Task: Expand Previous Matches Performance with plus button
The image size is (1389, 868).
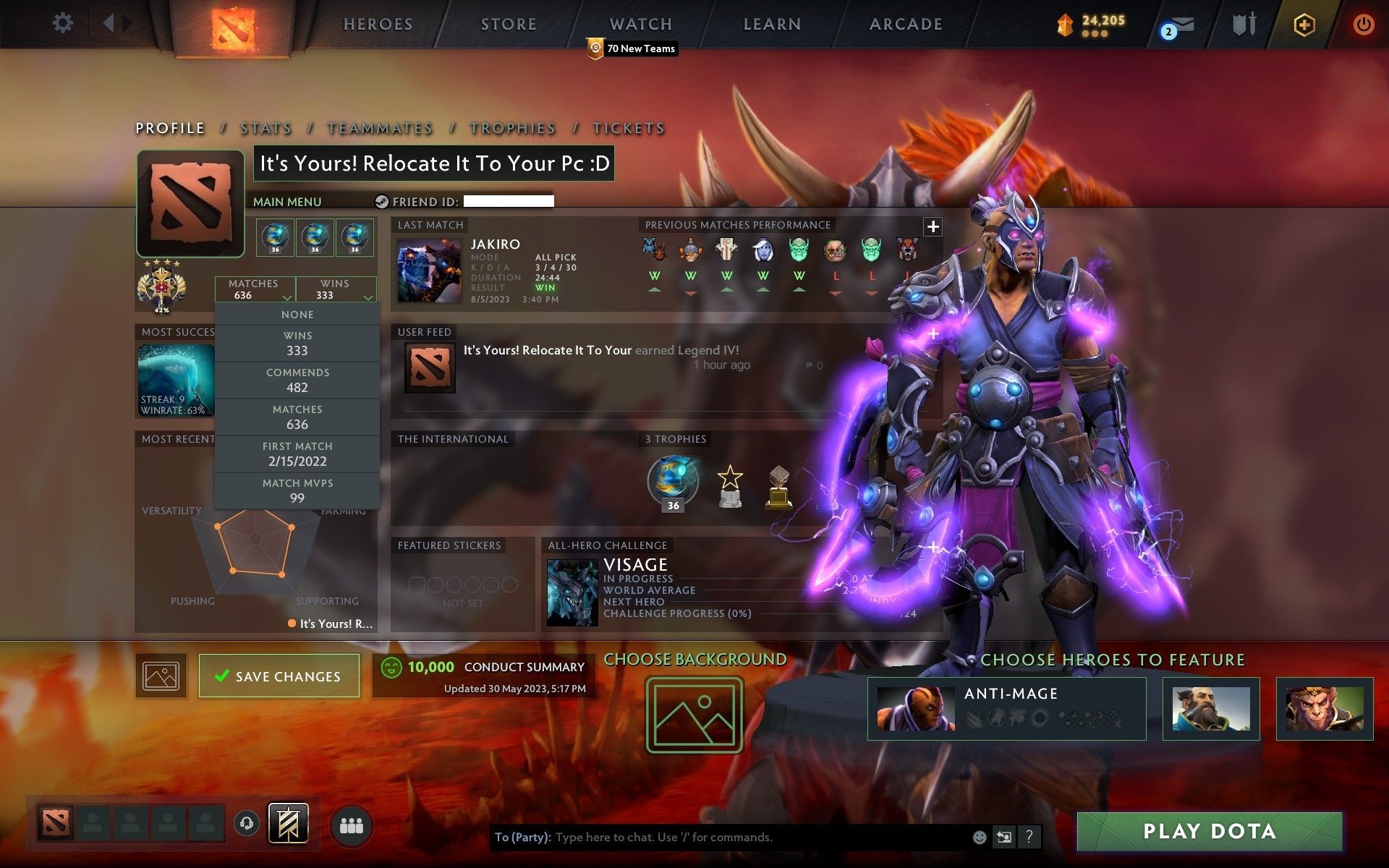Action: click(933, 226)
